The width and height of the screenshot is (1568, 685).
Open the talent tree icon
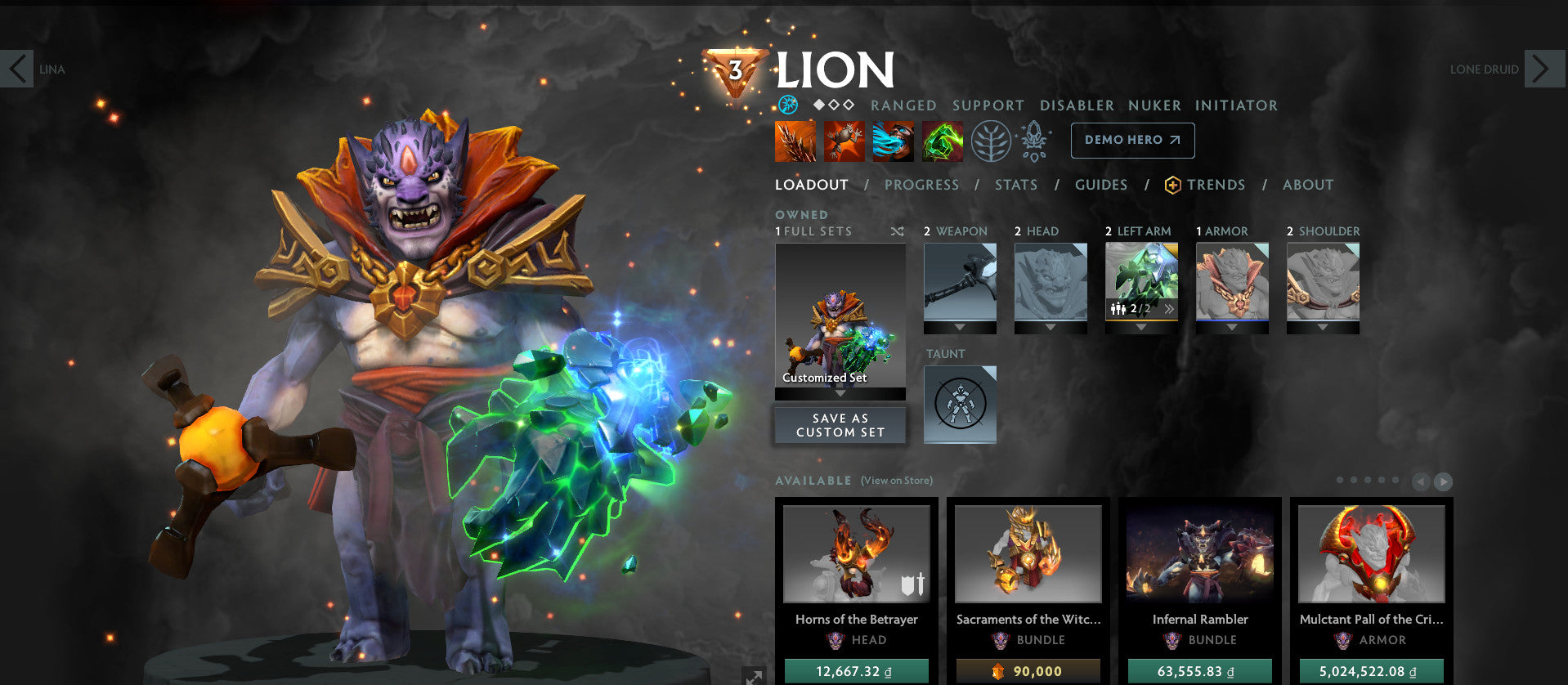990,140
